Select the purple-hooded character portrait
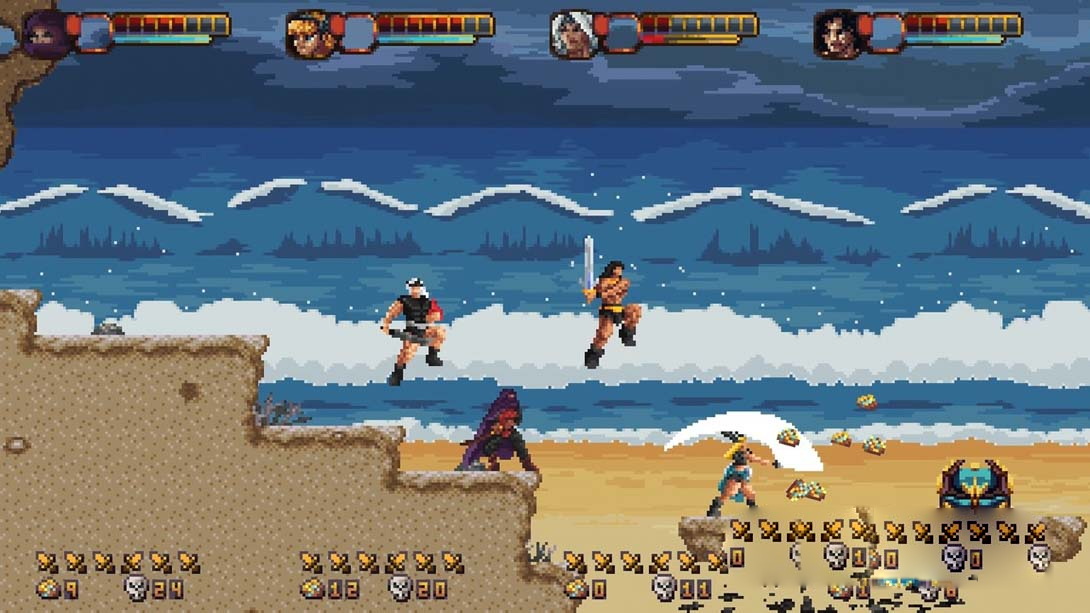Viewport: 1090px width, 613px height. tap(44, 35)
